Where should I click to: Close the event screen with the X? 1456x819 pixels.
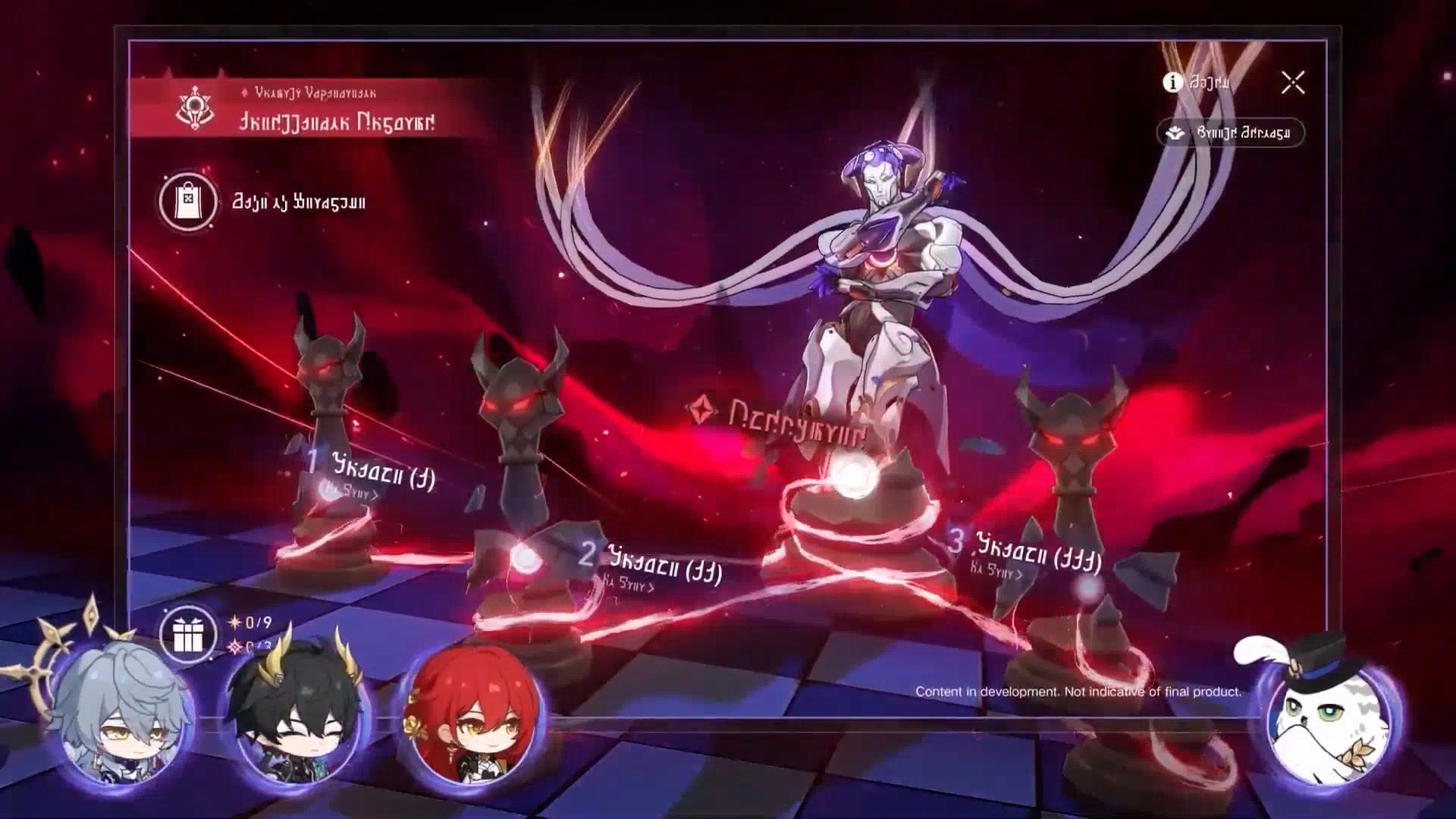click(x=1293, y=83)
